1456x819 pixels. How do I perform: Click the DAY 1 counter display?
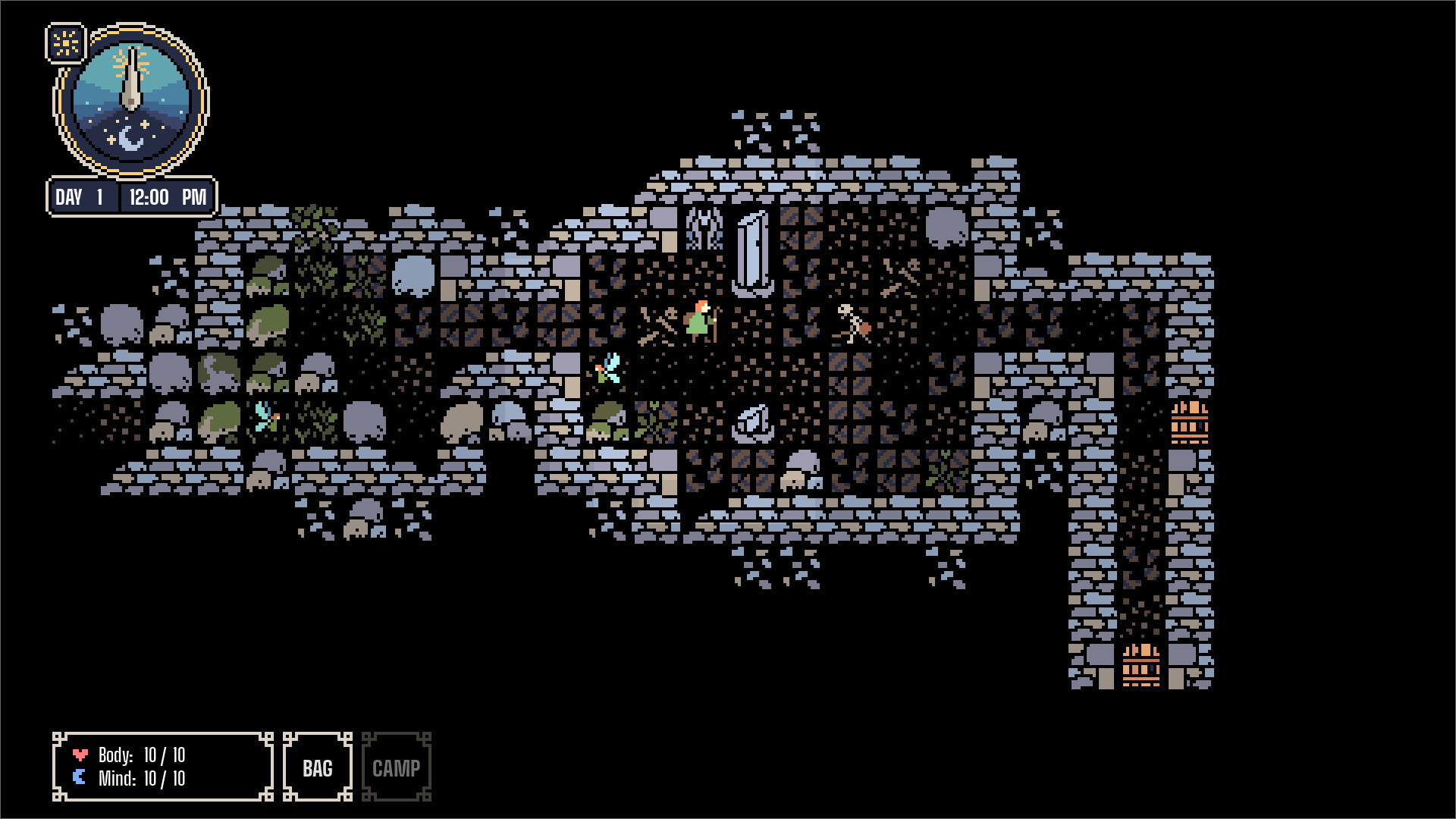(x=83, y=196)
